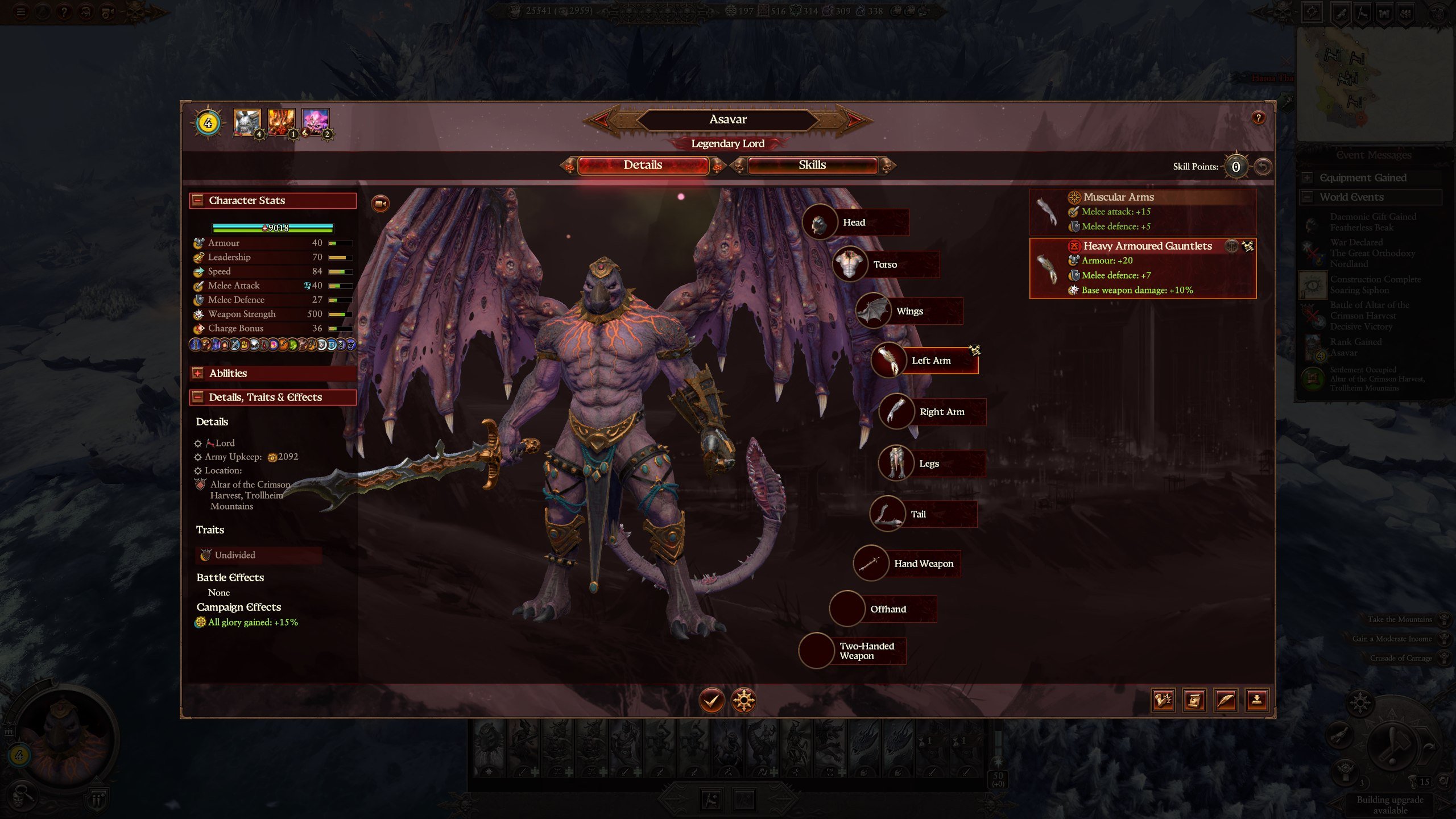Open the Offhand equipment slot

887,609
